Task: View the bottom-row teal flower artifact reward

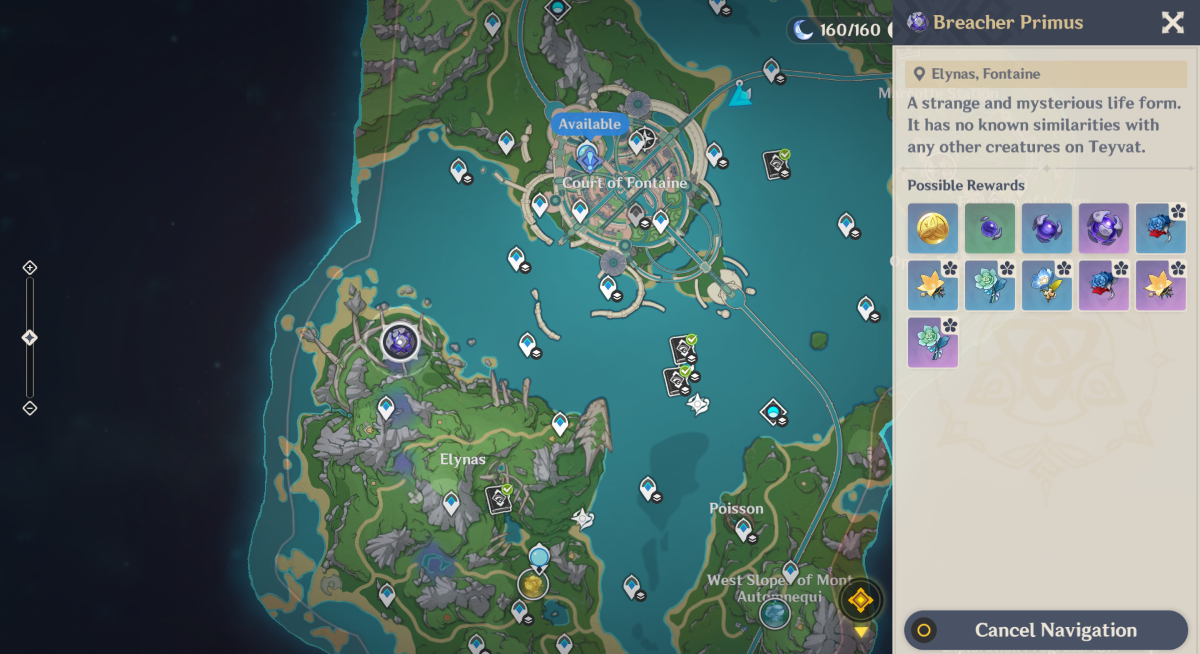Action: pyautogui.click(x=933, y=342)
